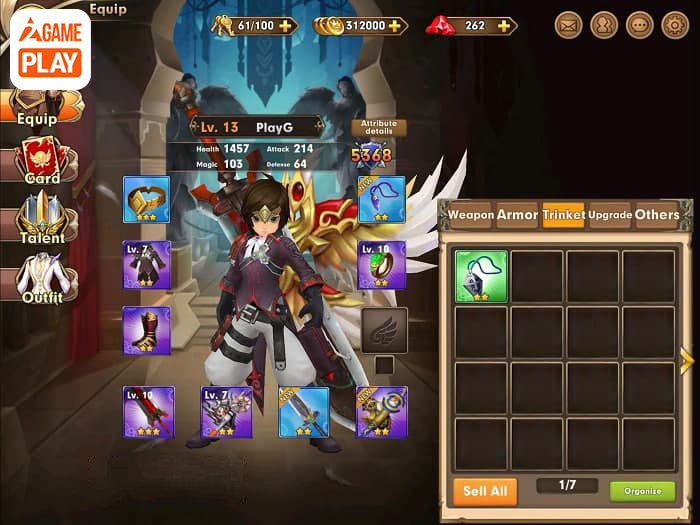Image resolution: width=700 pixels, height=525 pixels.
Task: Add more keys with the plus button
Action: coord(288,25)
